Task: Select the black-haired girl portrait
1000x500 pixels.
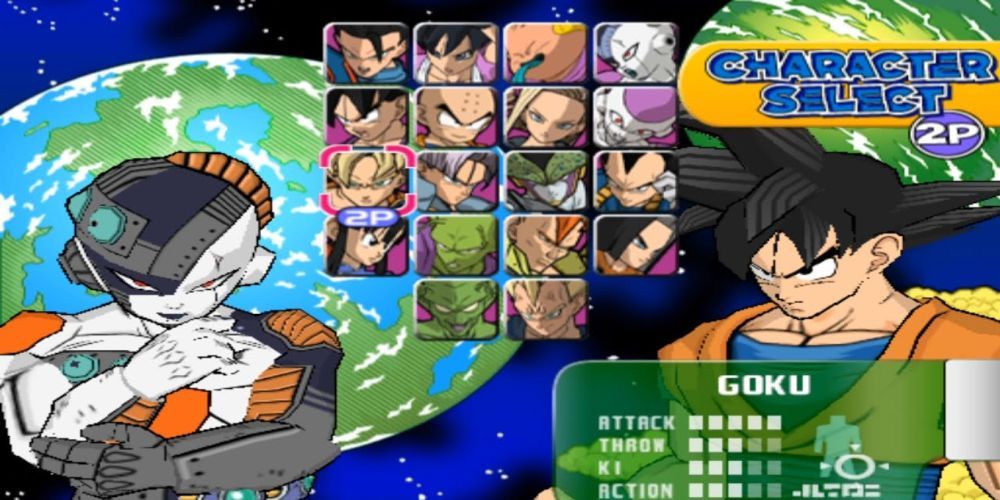Action: [x=366, y=245]
